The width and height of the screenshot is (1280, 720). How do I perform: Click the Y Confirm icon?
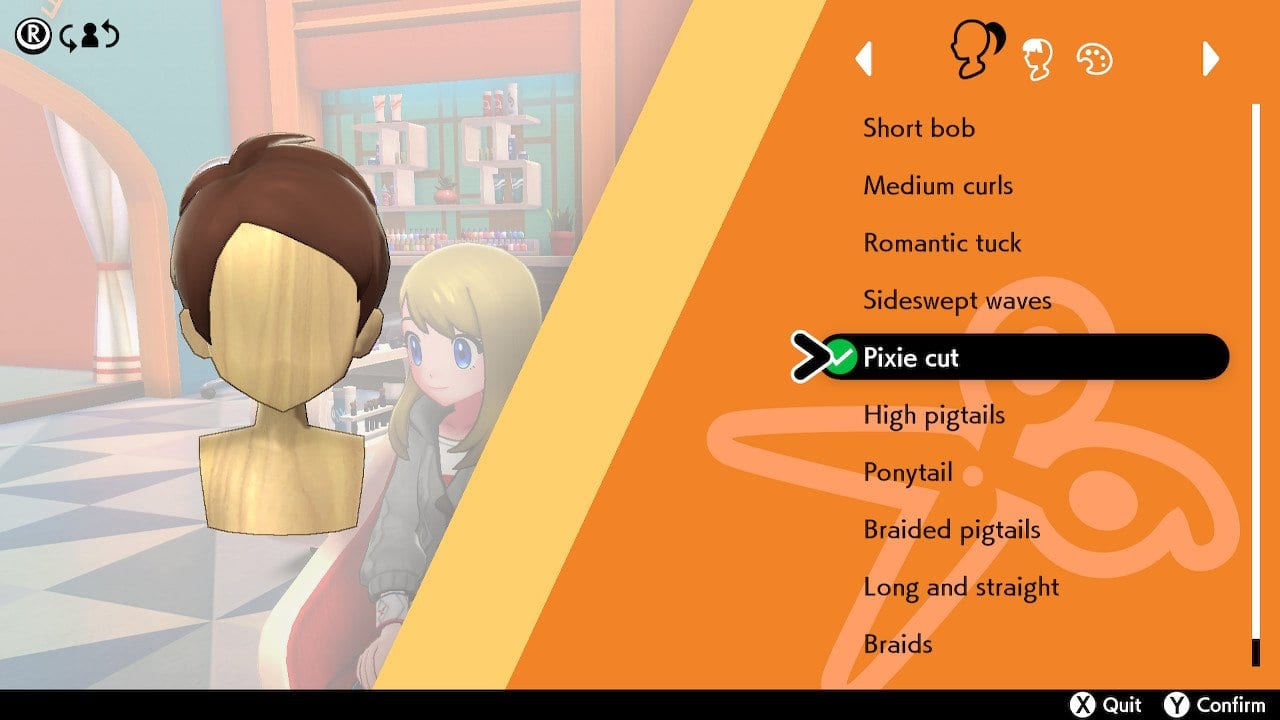1196,703
